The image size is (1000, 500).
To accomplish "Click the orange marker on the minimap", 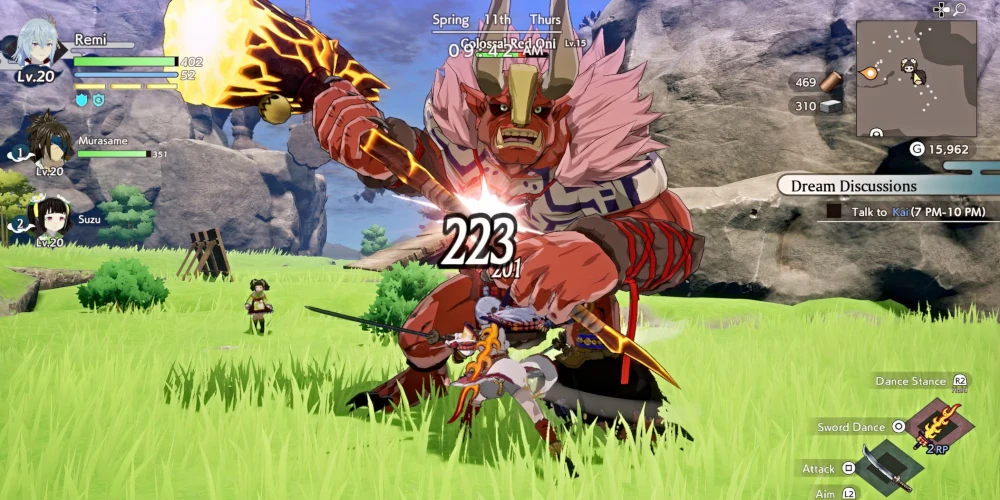I will point(870,72).
